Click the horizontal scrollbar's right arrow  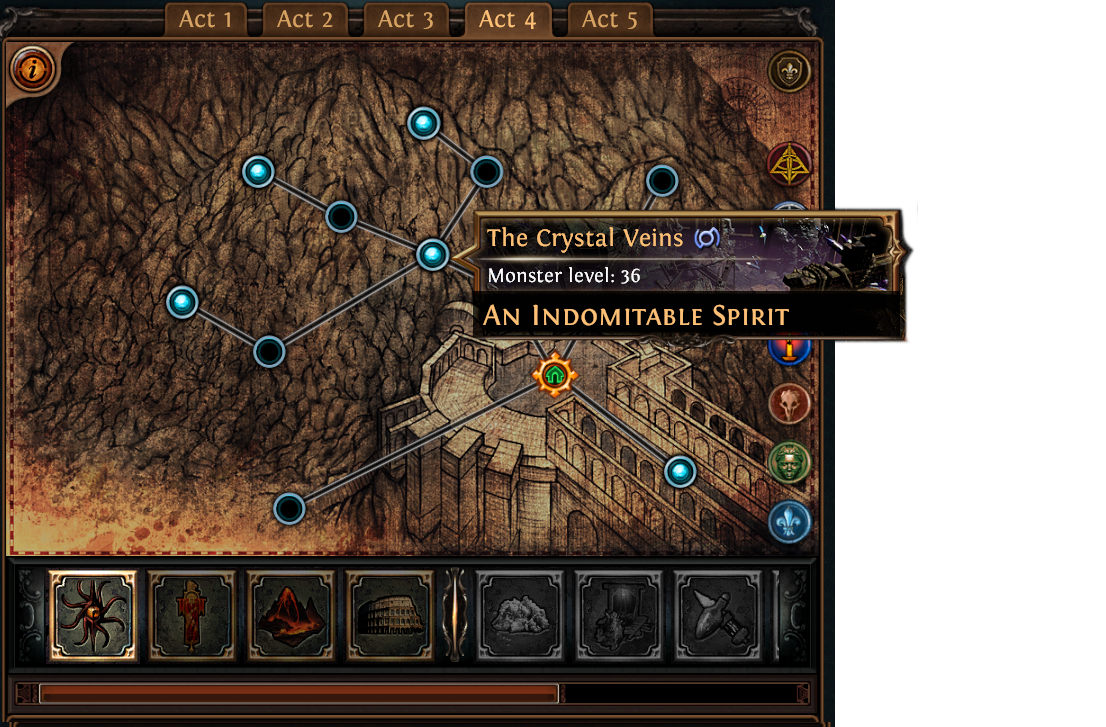coord(803,693)
